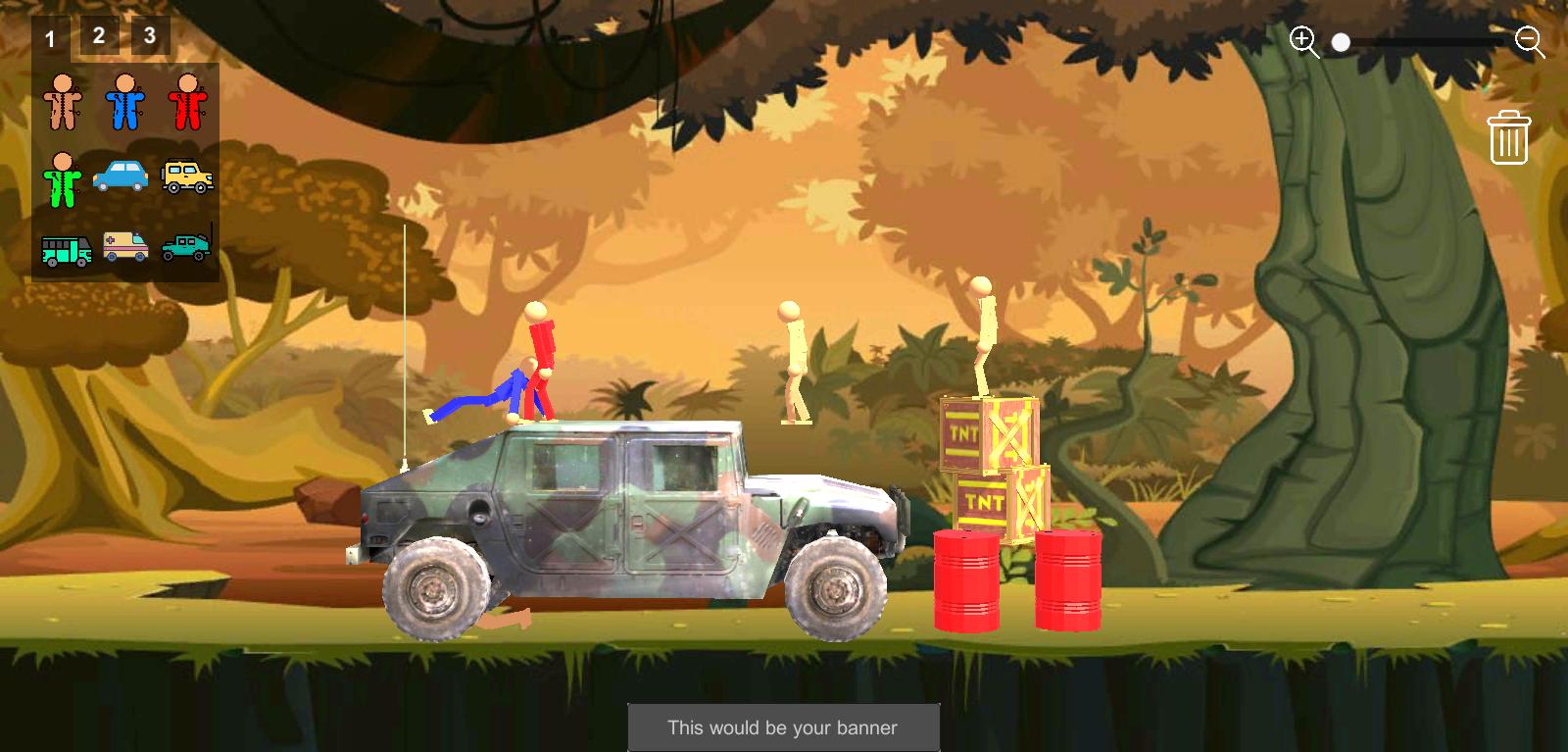Click the banner placeholder text
The image size is (1568, 752).
tap(782, 728)
